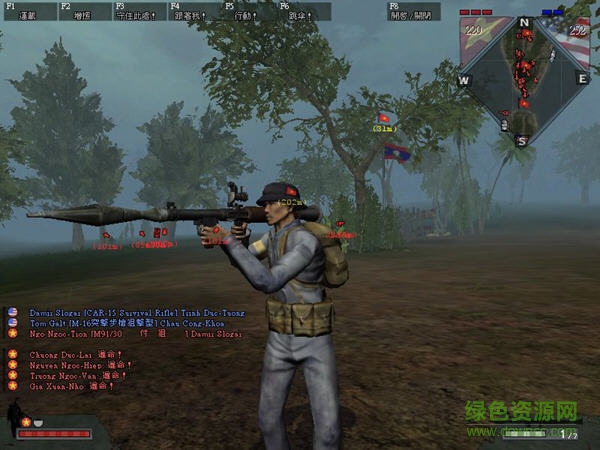Trigger the F6 radio command
Screen dimensions: 600x450
[x=302, y=12]
